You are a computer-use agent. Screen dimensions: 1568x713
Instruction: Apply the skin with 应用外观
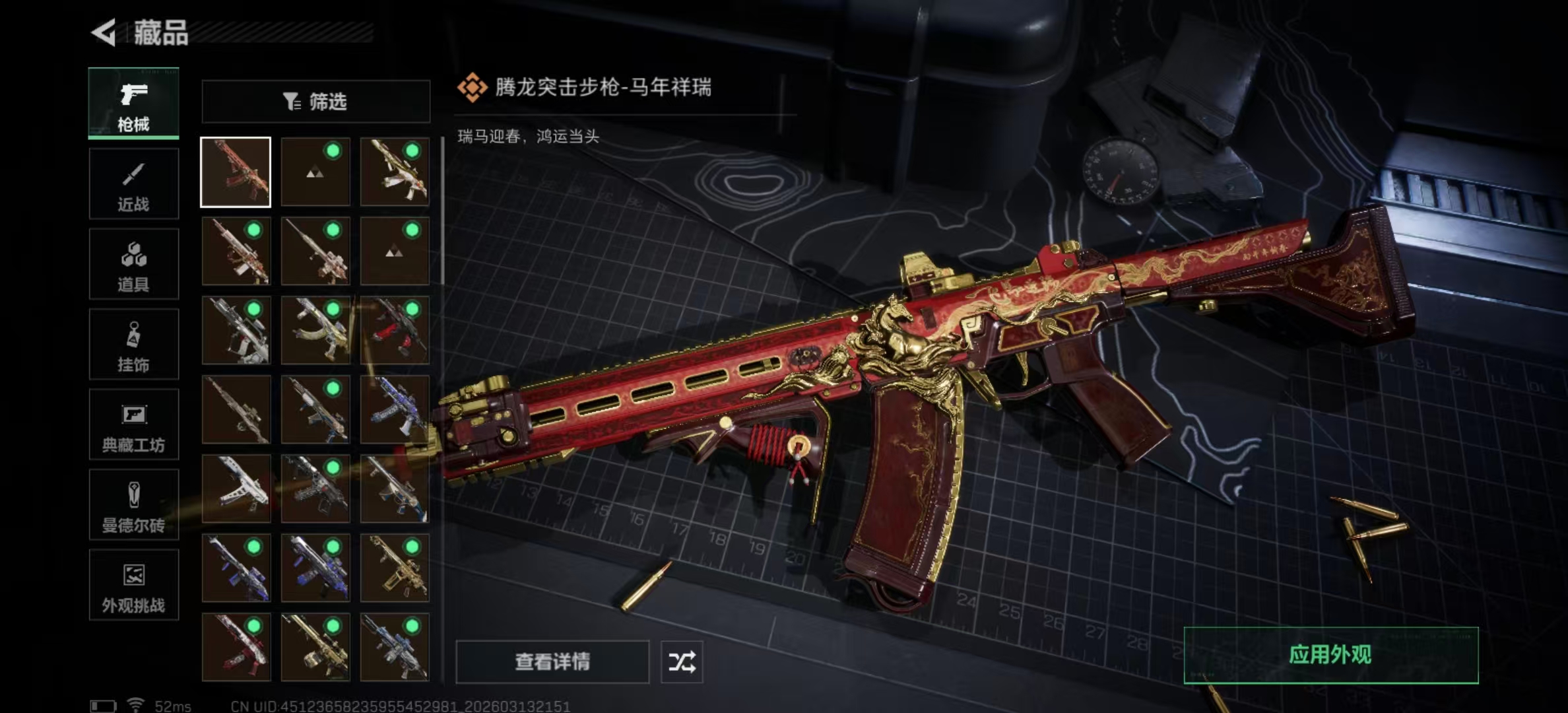point(1330,655)
